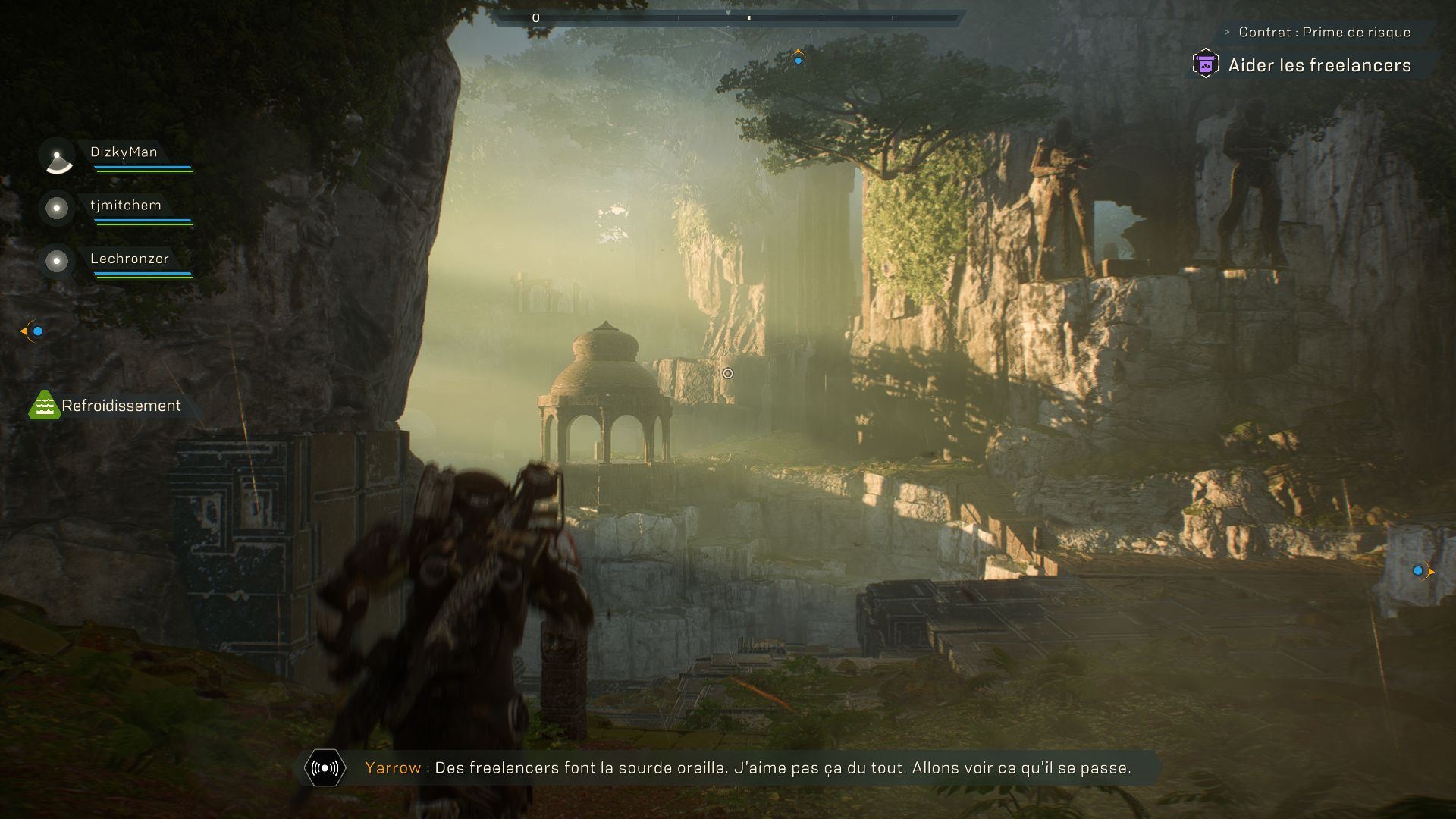
Task: Click the radio transmission icon
Action: point(325,768)
